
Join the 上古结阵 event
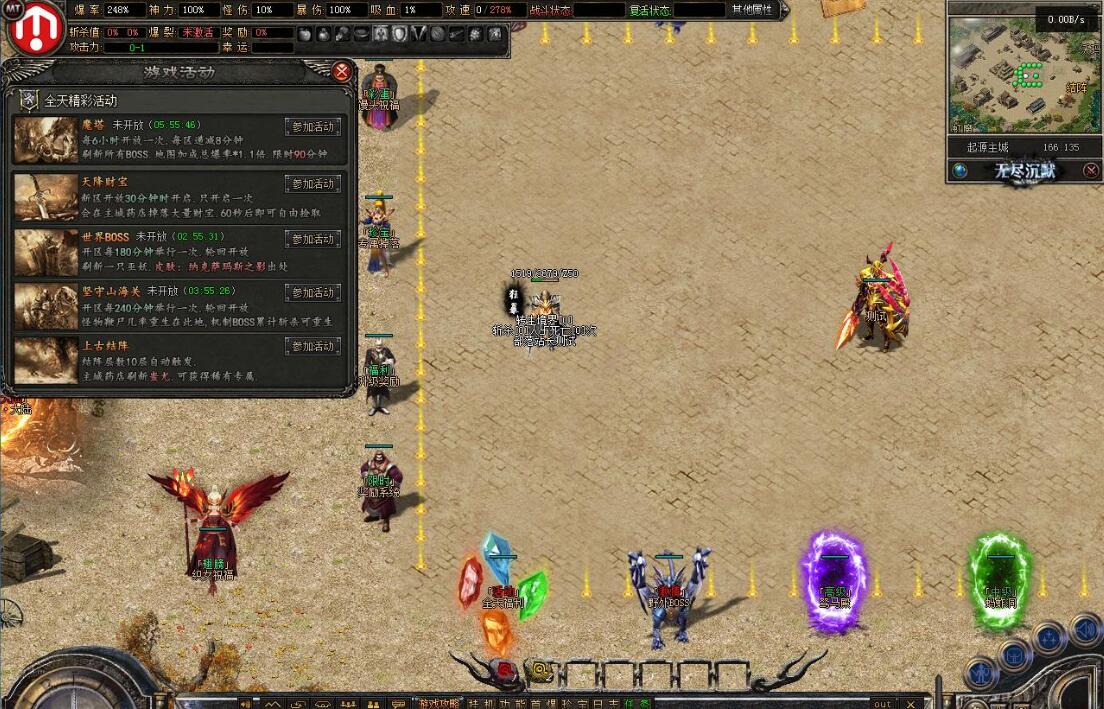coord(313,346)
